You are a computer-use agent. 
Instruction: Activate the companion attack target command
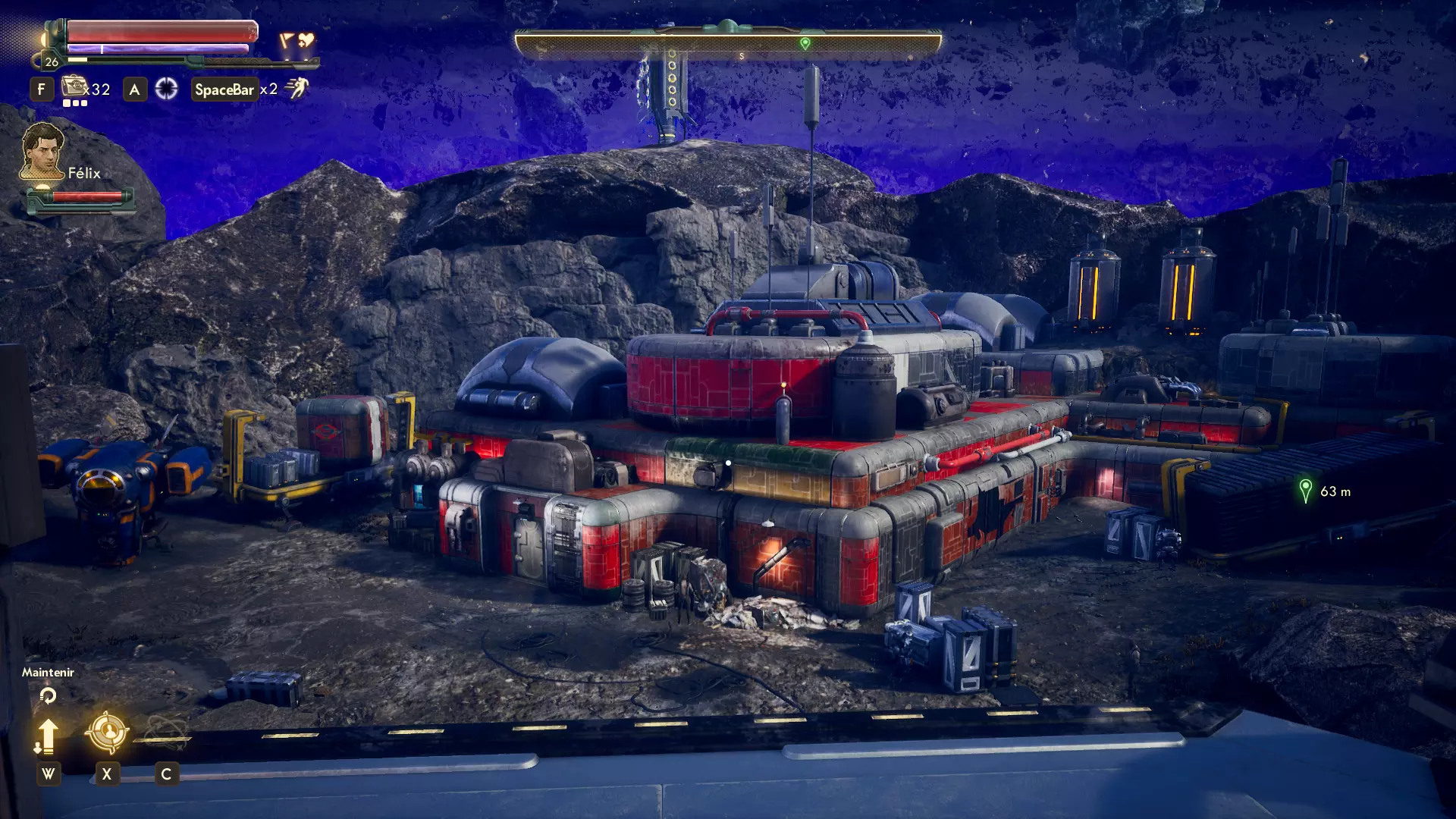(106, 732)
